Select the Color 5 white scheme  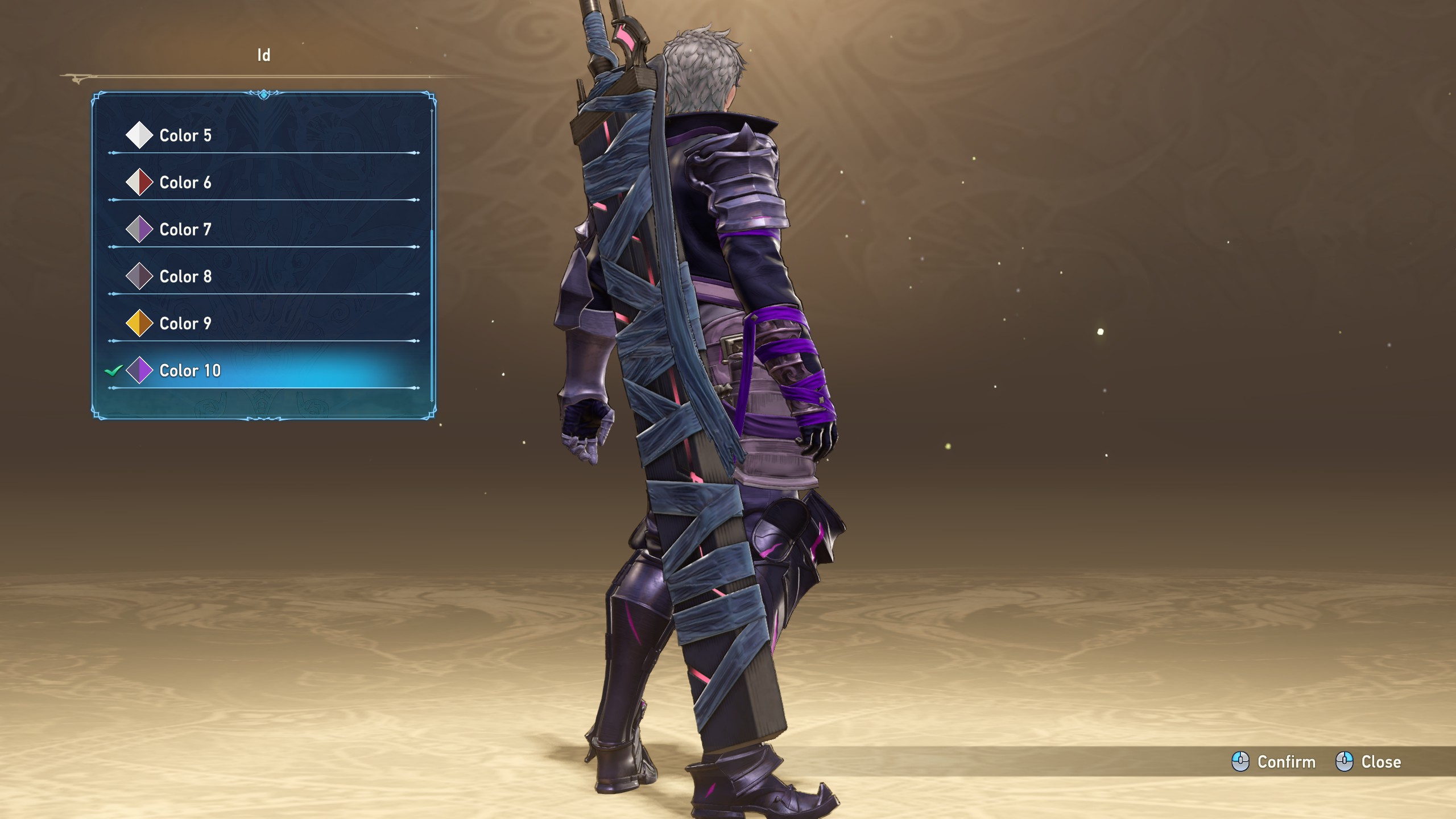[185, 135]
